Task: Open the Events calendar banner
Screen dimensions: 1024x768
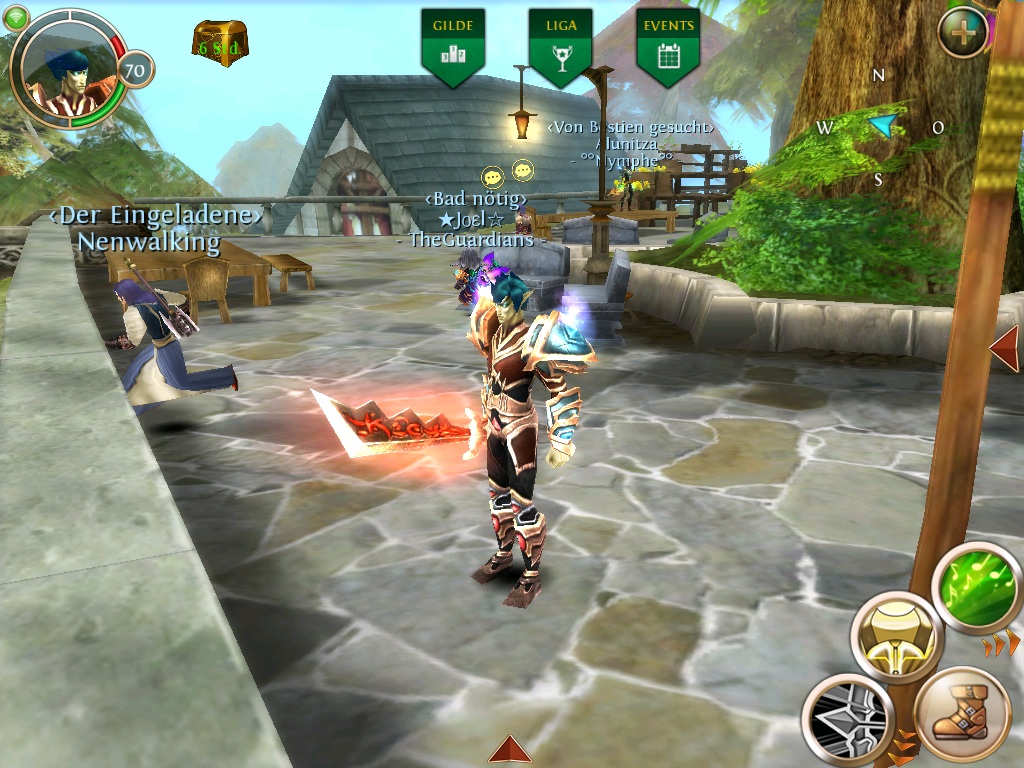Action: 668,45
